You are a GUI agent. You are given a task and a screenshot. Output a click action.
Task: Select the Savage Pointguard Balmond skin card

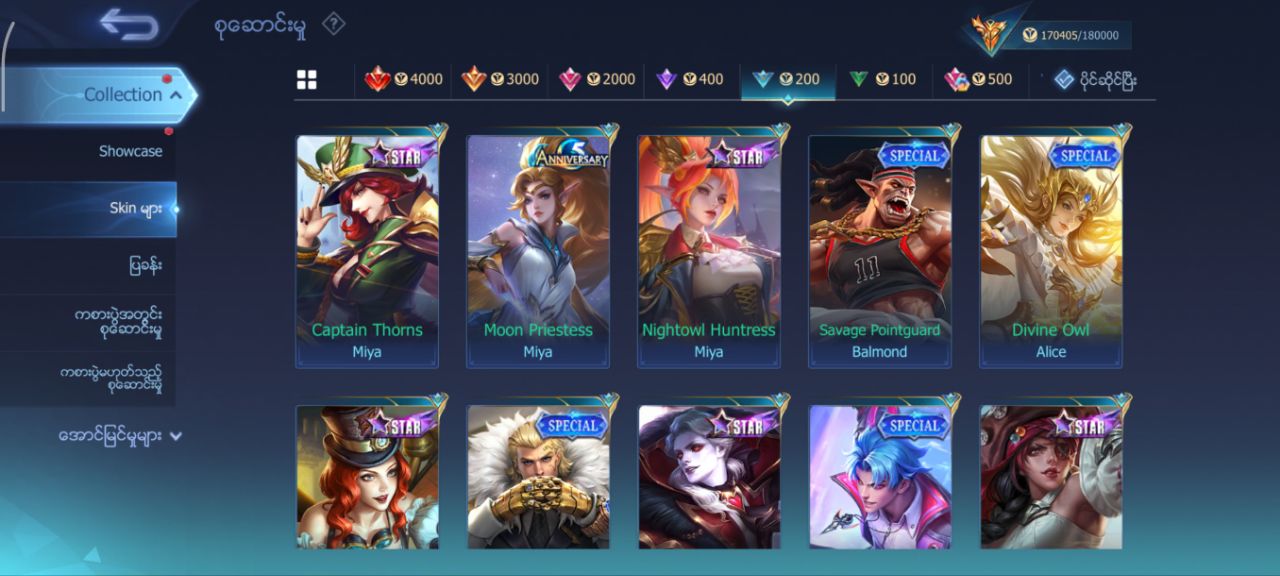[880, 251]
